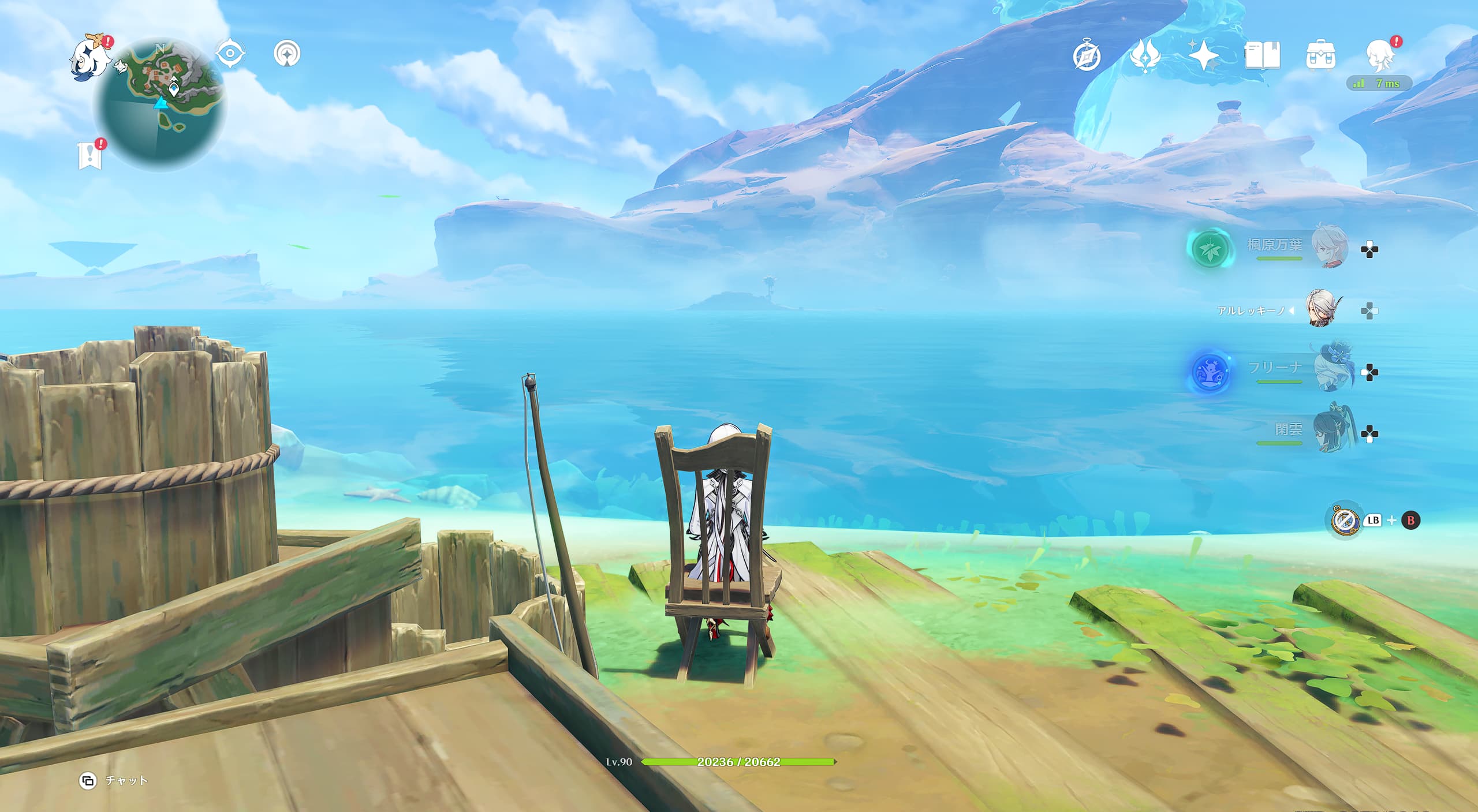This screenshot has height=812, width=1478.
Task: Open the character profile head icon
Action: coord(1380,55)
